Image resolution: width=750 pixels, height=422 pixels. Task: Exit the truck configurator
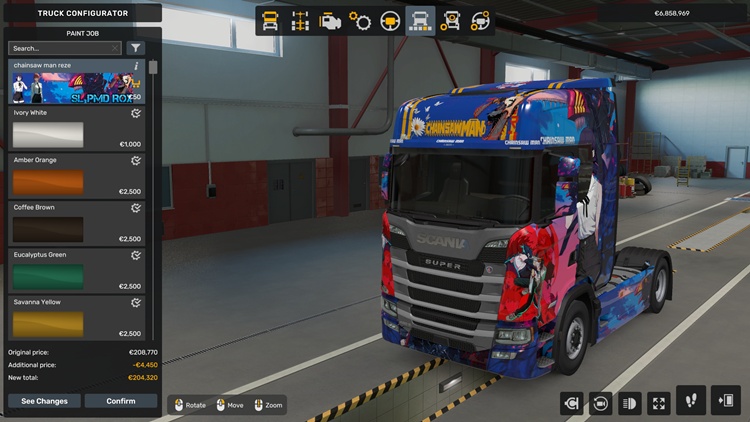725,401
